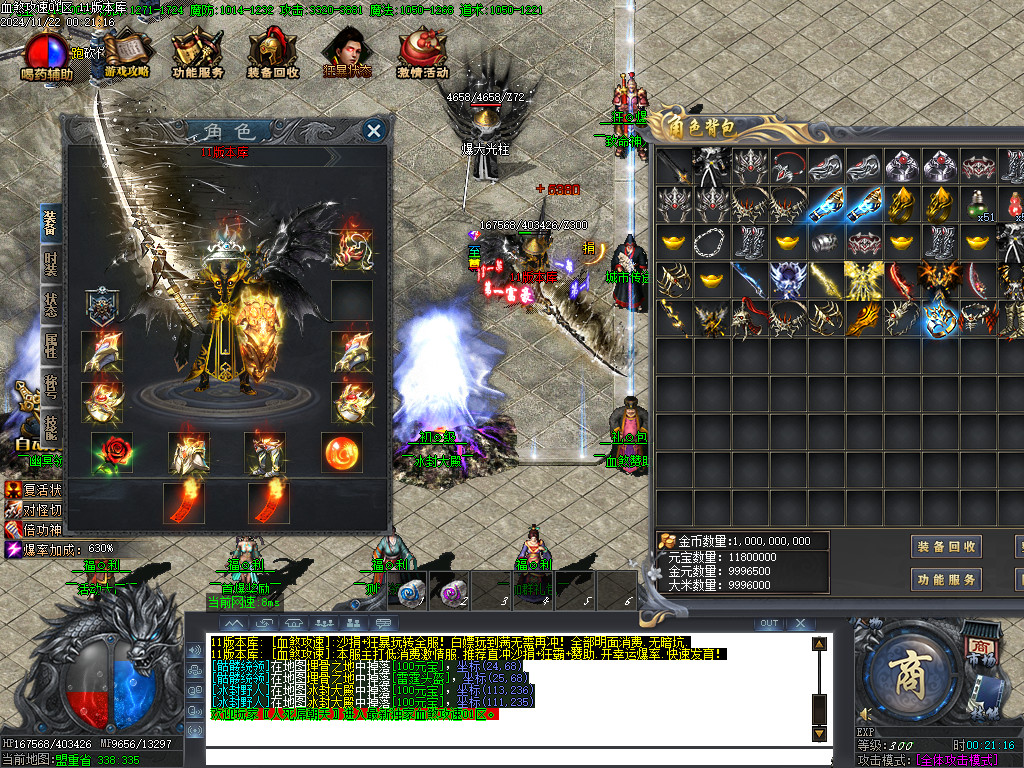Viewport: 1024px width, 768px height.
Task: Switch to the 时装 costume tab
Action: pos(50,264)
